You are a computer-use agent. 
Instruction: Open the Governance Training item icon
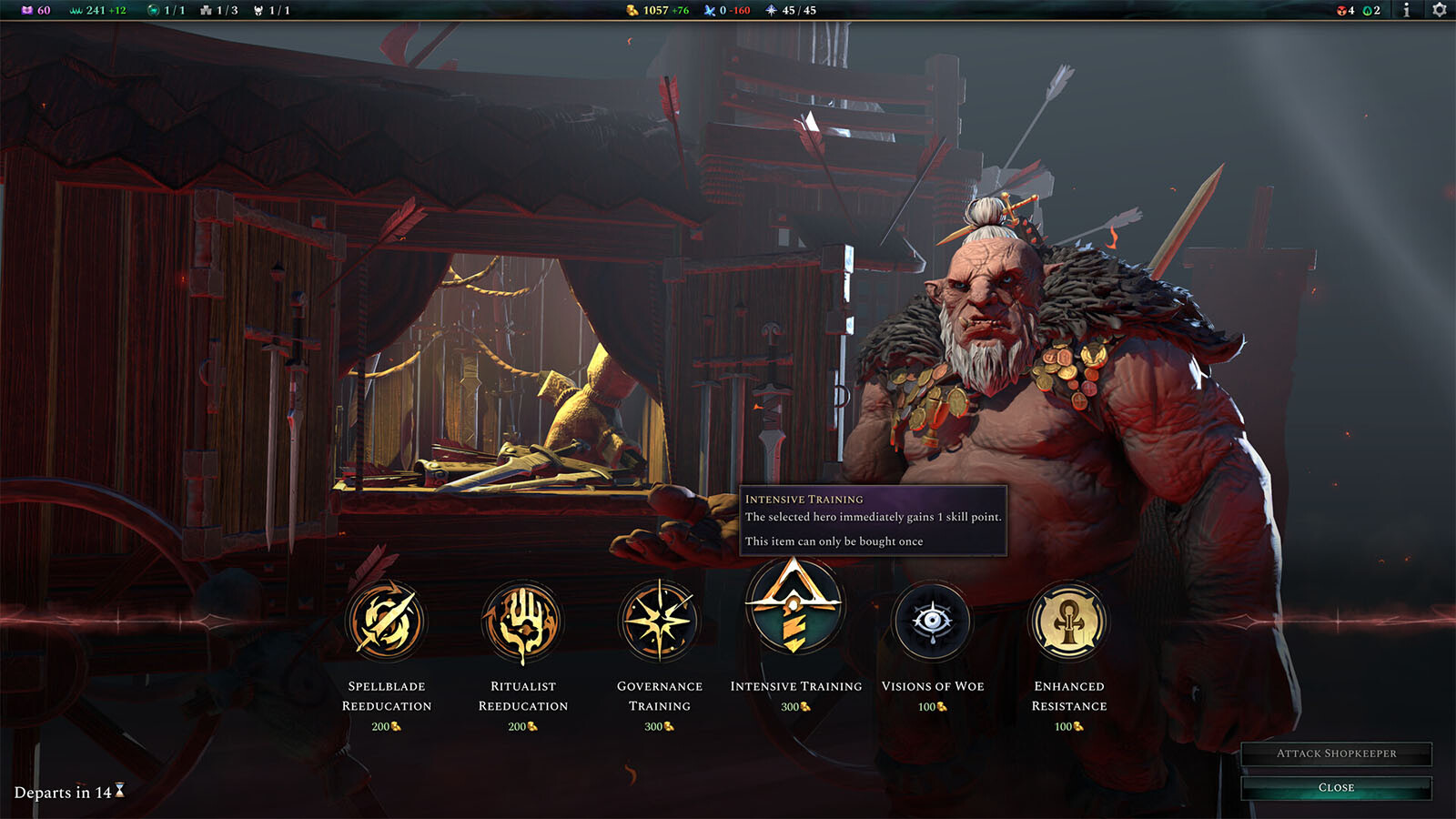tap(660, 620)
